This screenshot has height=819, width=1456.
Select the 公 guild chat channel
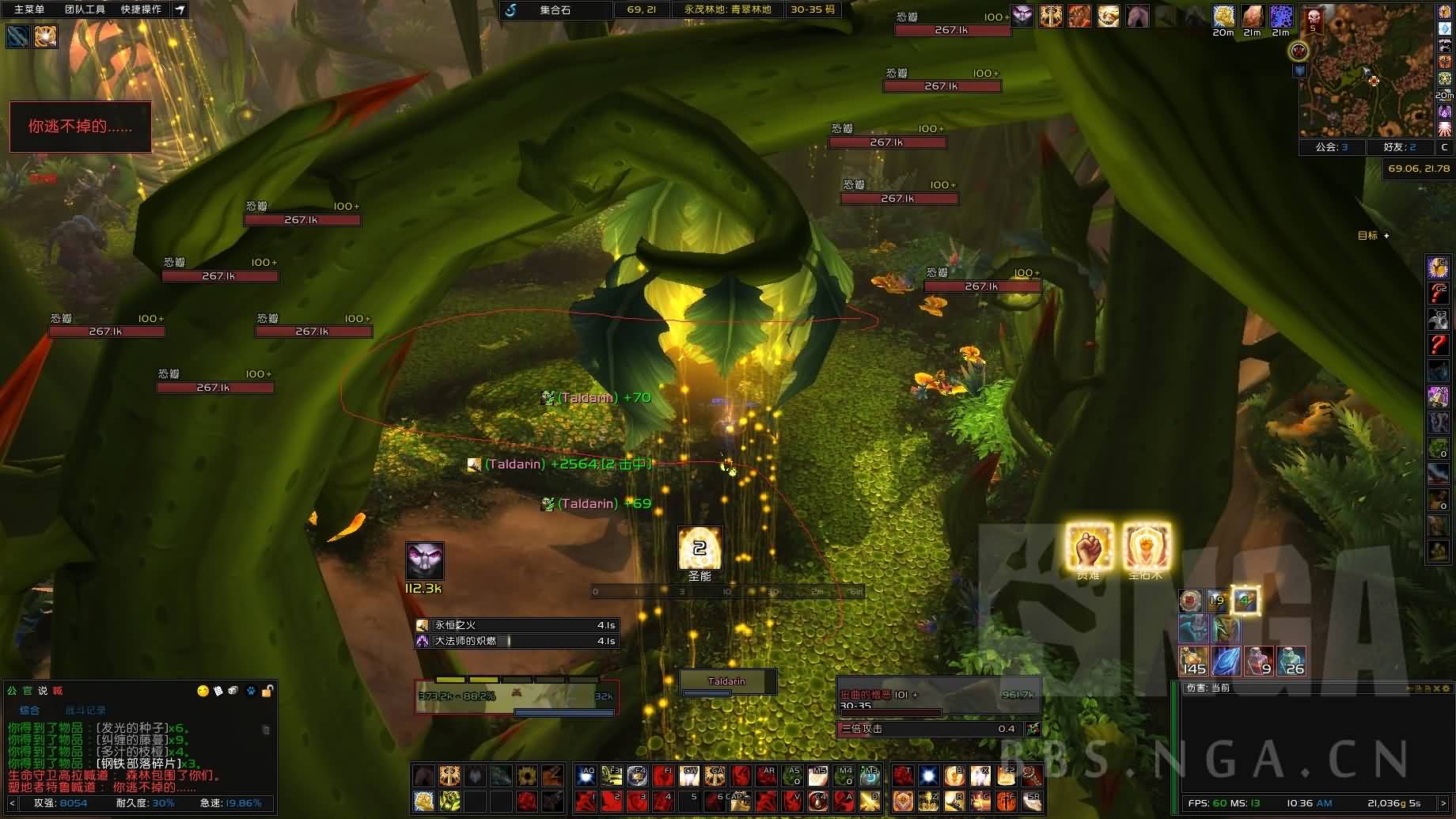pos(12,691)
